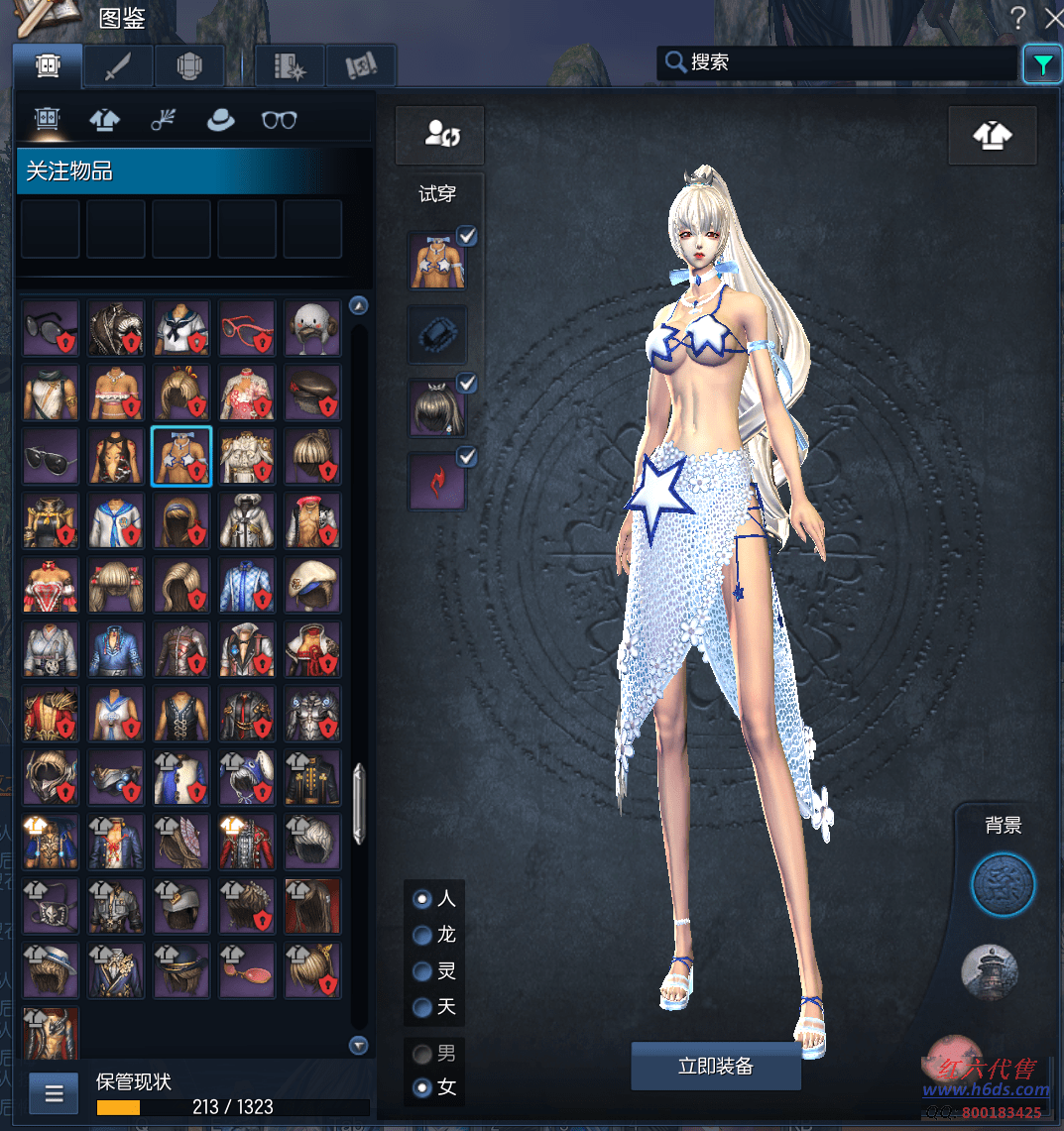Select the 男 gender option
The height and width of the screenshot is (1131, 1064).
[423, 1053]
